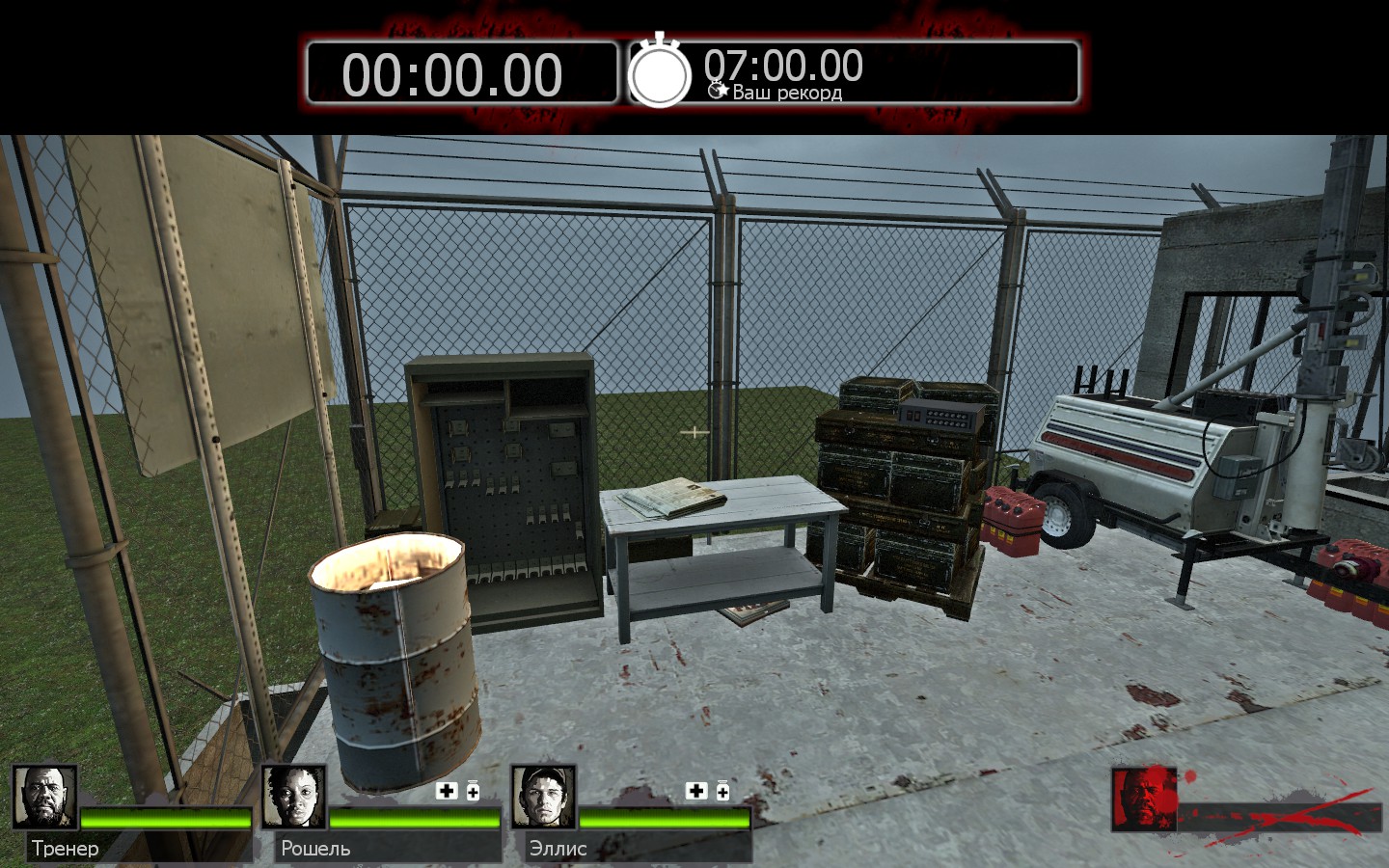
Task: Select Рошель's survivor portrait
Action: coord(293,798)
